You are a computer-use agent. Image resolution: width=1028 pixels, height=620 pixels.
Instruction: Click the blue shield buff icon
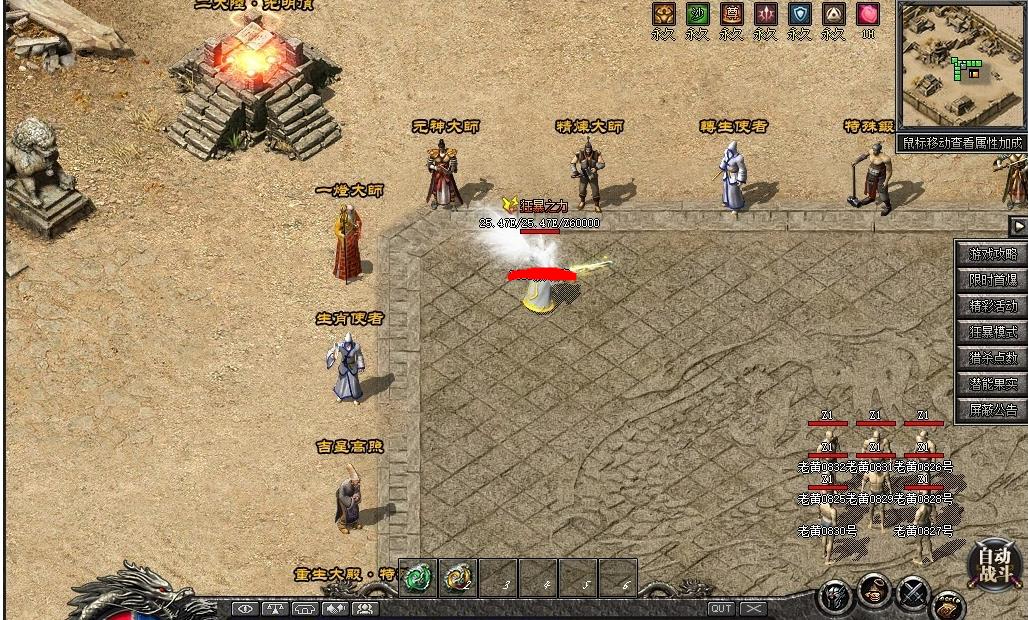pyautogui.click(x=799, y=14)
